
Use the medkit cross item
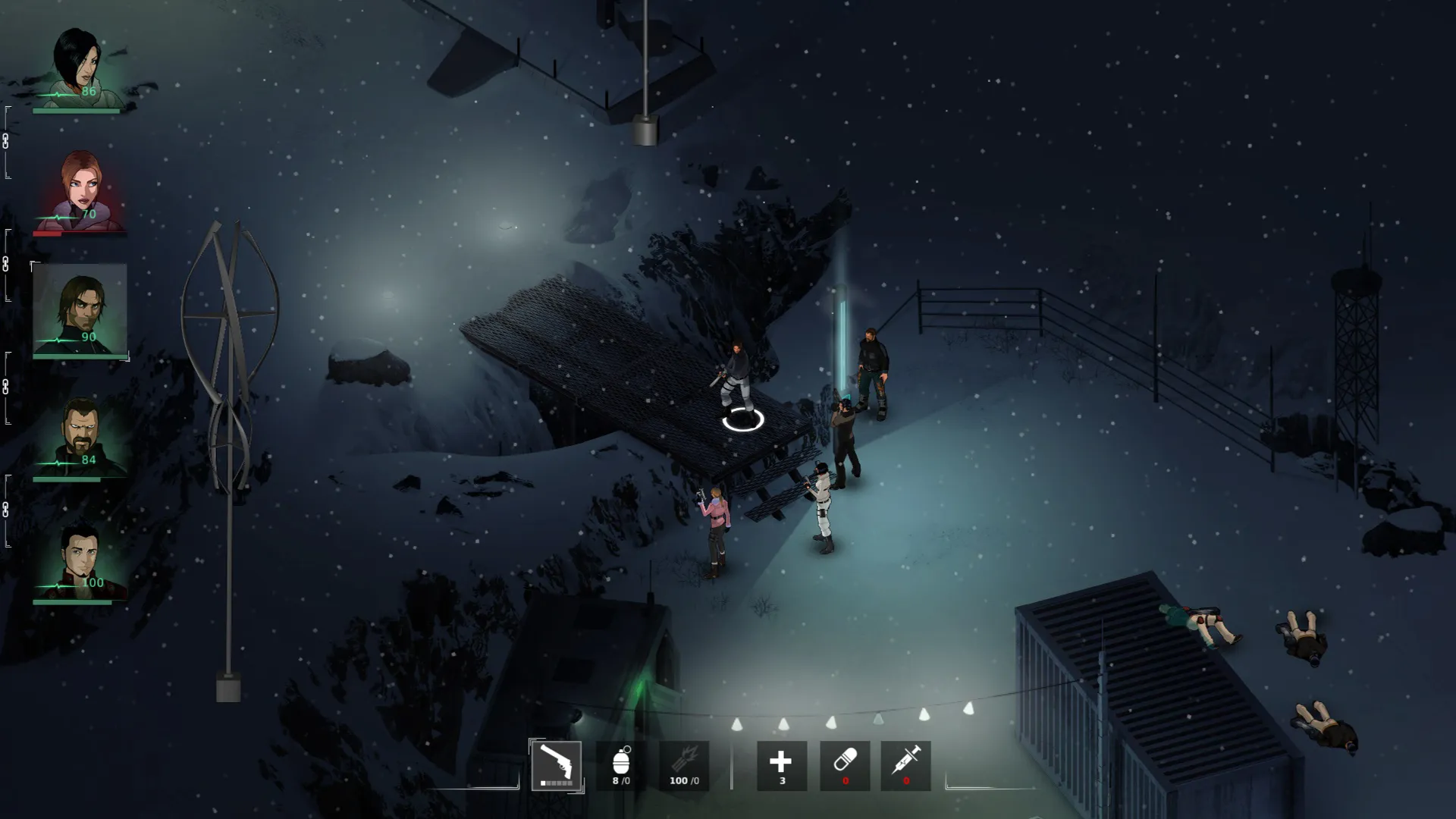point(781,765)
